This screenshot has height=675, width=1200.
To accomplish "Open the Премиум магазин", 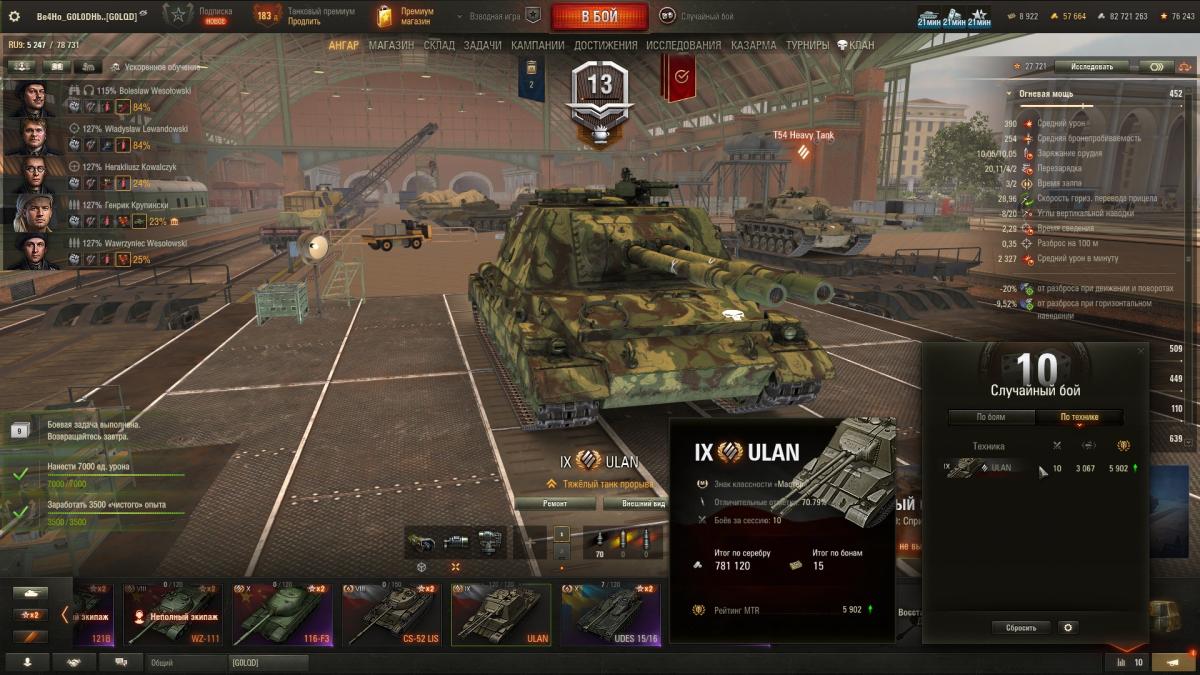I will 405,16.
